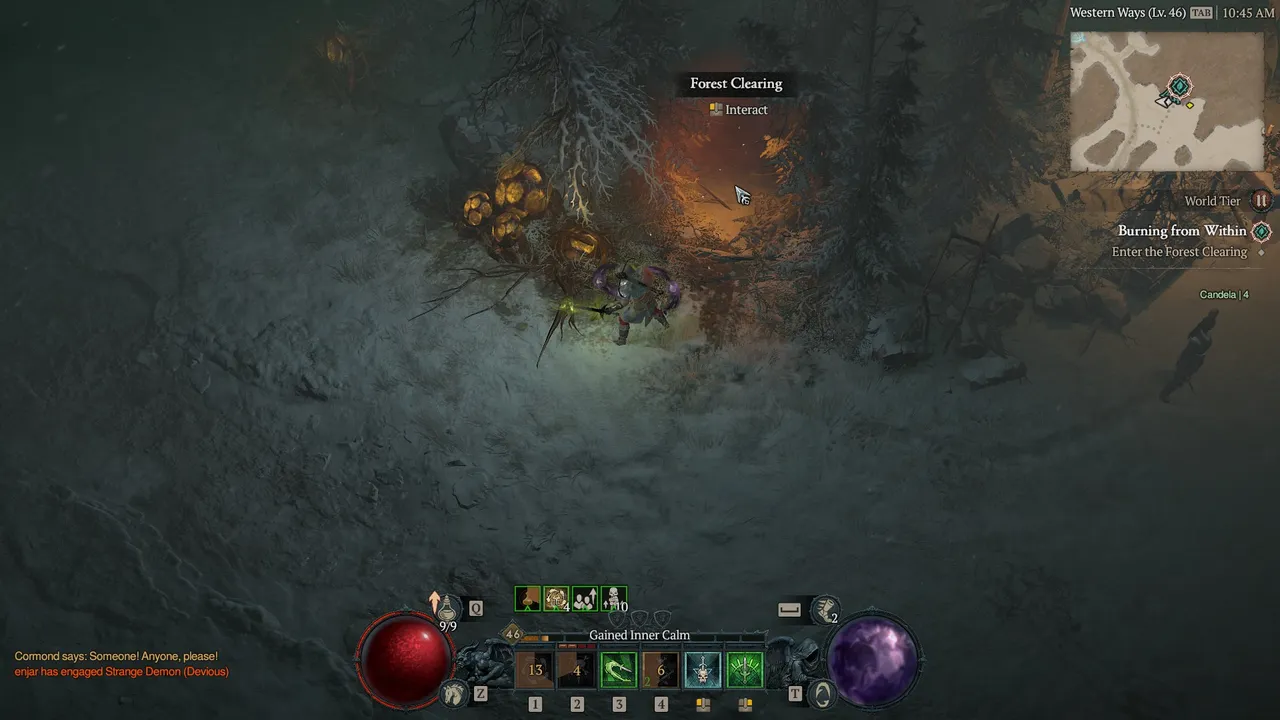This screenshot has width=1280, height=720.
Task: Use the healing potion icon
Action: point(448,607)
